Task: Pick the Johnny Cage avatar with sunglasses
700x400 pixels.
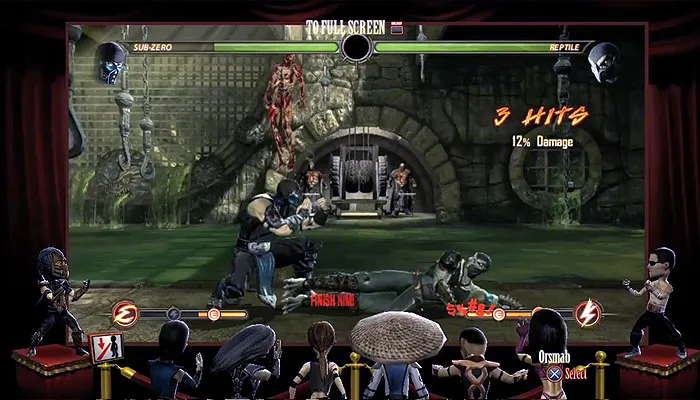Action: [x=657, y=298]
